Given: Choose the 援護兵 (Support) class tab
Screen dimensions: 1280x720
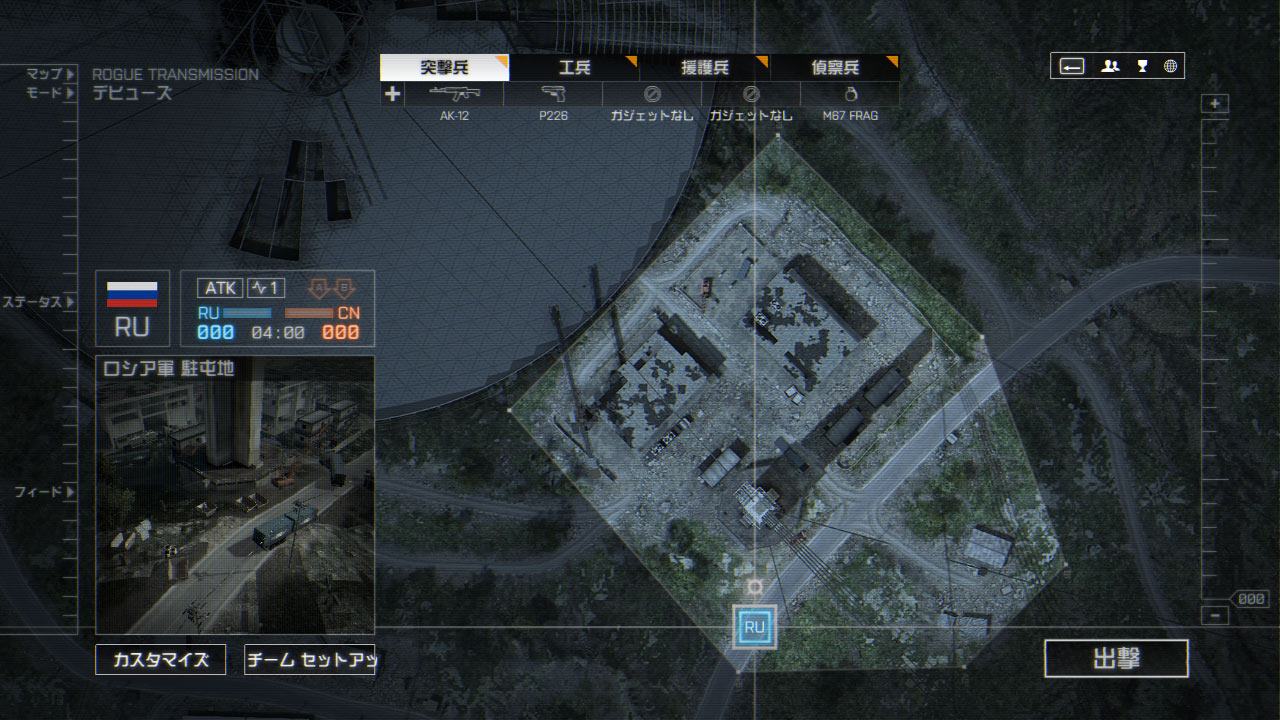Looking at the screenshot, I should 705,68.
